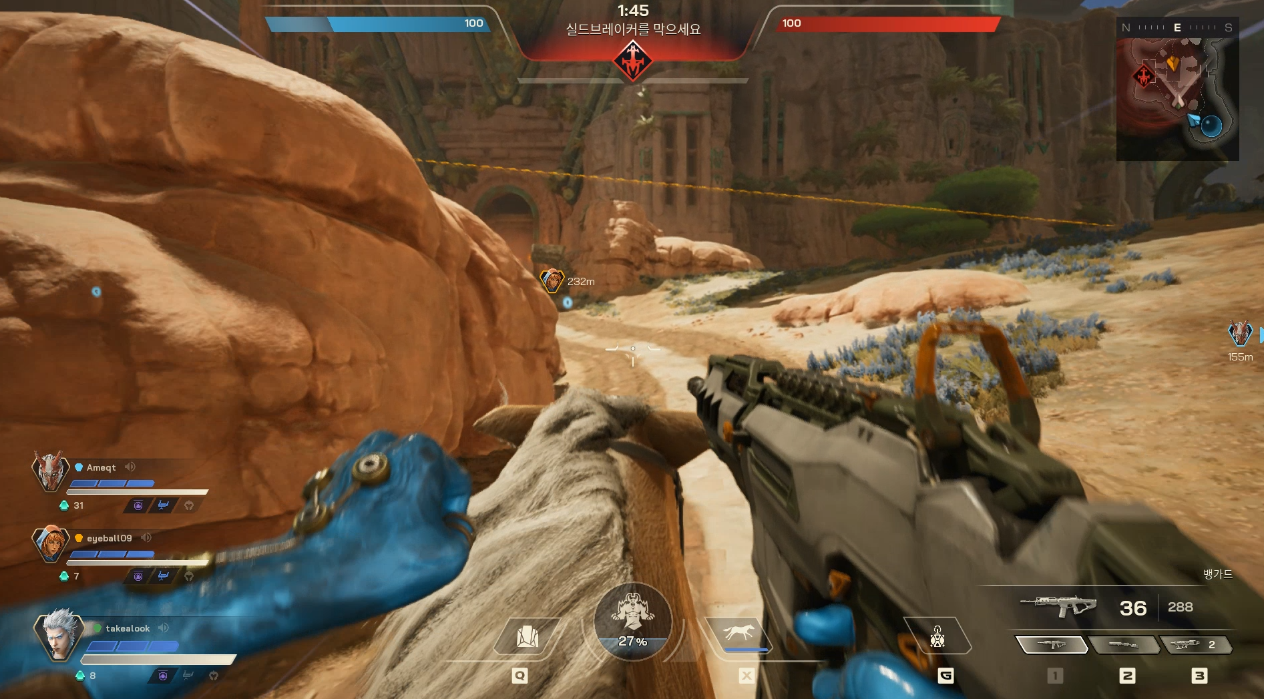Click the Vanguard rifle icon beside ammo
This screenshot has height=699, width=1264.
pos(1058,605)
